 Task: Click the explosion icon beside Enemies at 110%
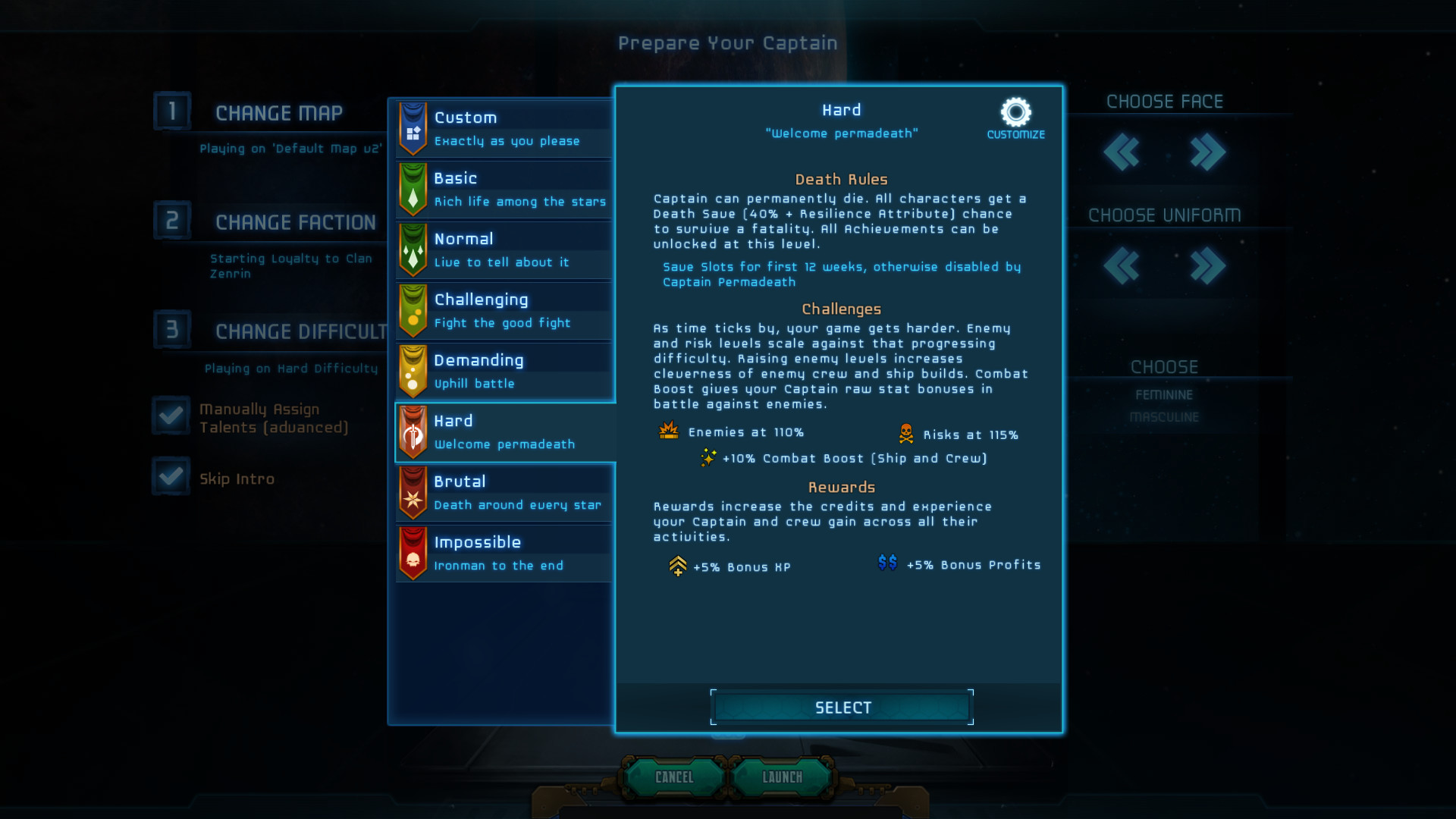[668, 431]
